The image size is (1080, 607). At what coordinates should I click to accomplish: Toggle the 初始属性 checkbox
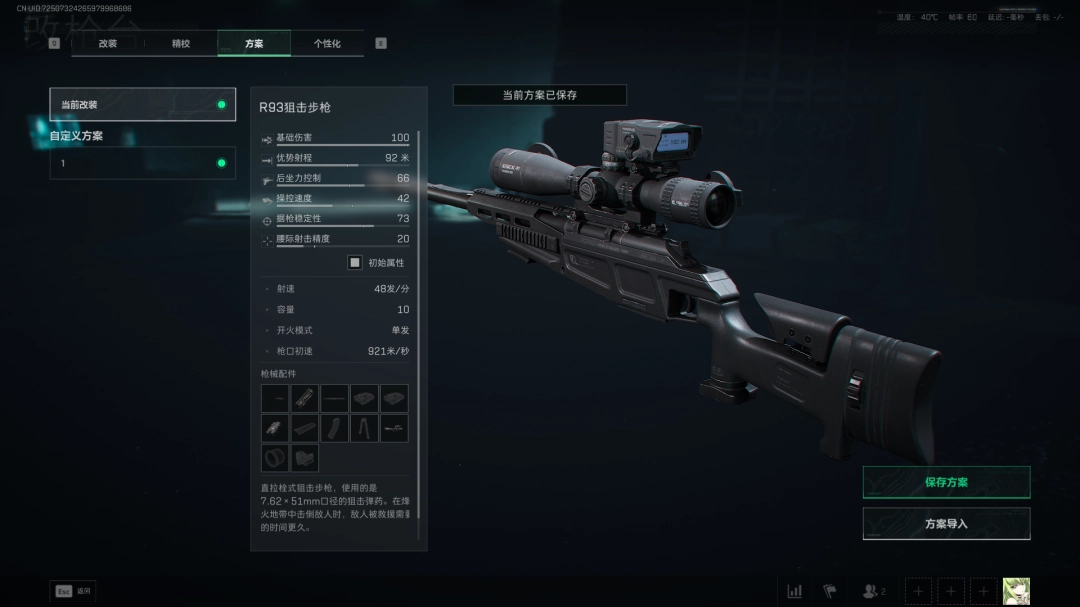(355, 262)
